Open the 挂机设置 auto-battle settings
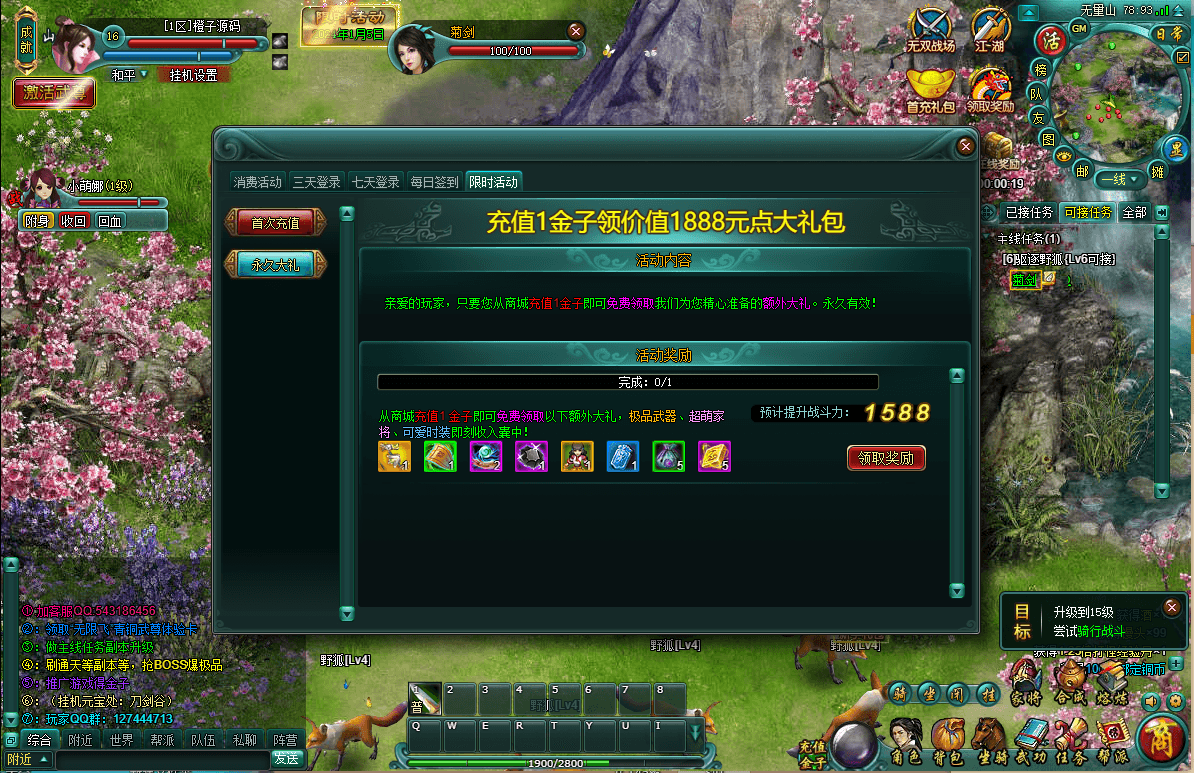Image resolution: width=1194 pixels, height=773 pixels. [x=193, y=75]
